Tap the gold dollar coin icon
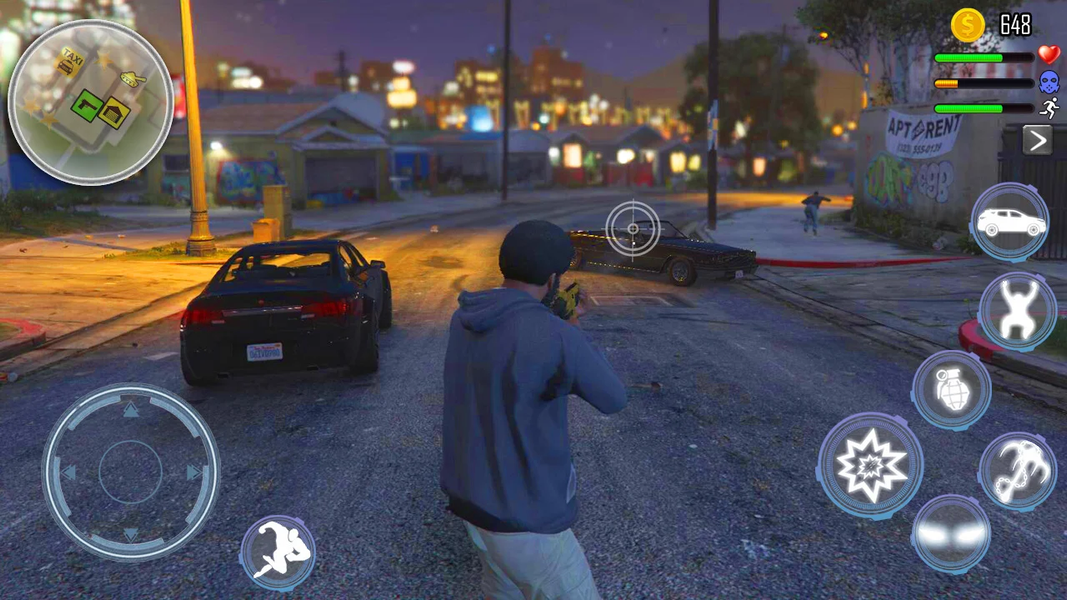 (x=967, y=25)
